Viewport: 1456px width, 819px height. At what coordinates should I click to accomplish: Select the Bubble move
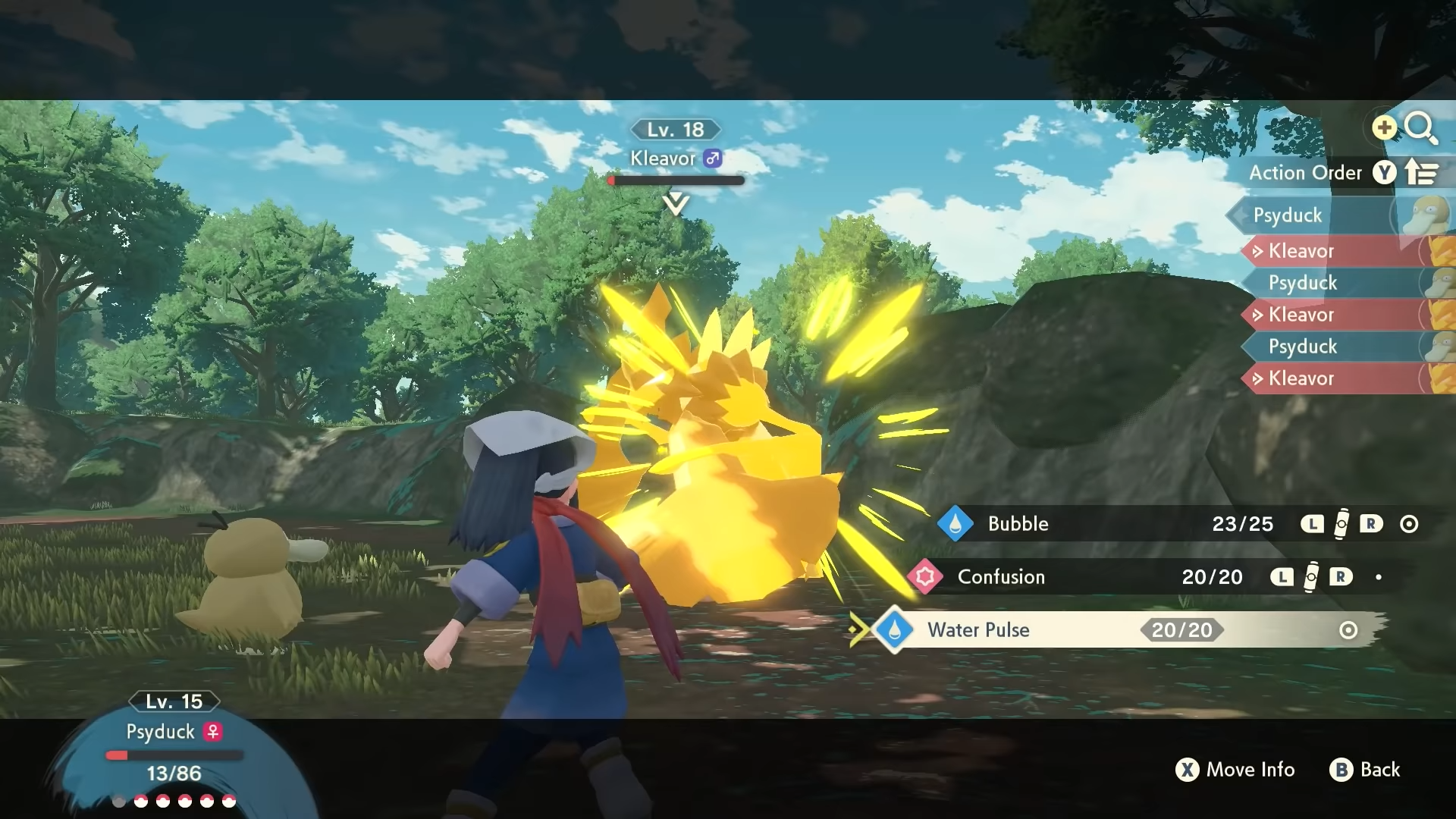point(1018,524)
